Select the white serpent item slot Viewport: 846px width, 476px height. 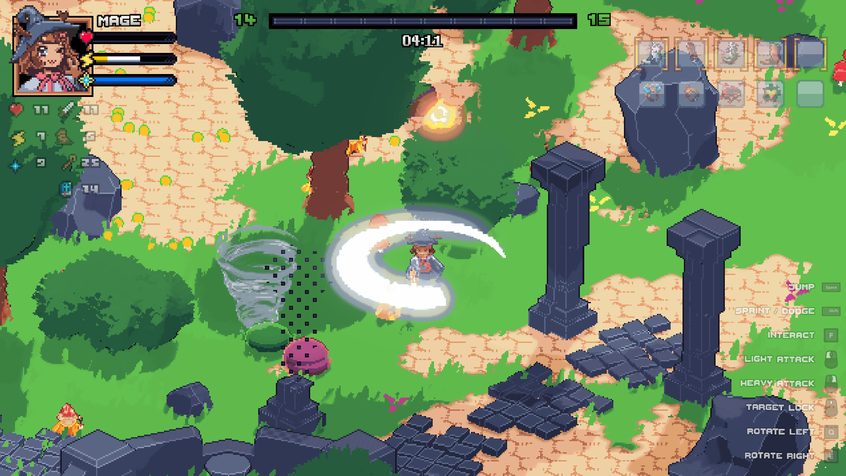tap(731, 54)
